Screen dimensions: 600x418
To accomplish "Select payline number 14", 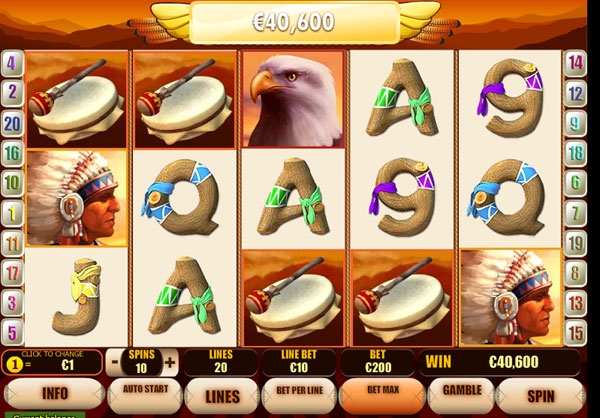I will (x=575, y=63).
